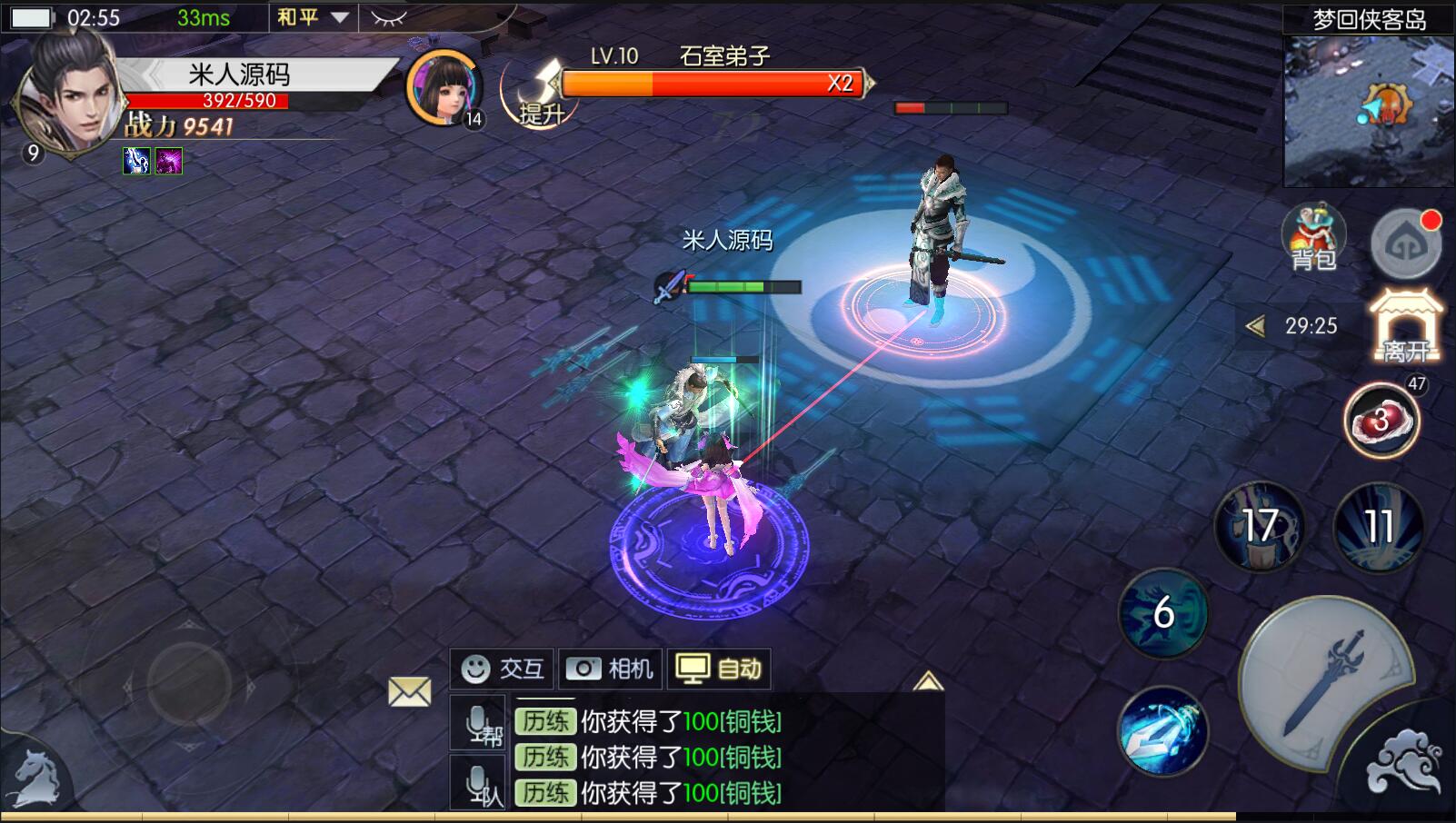Open the 相机 camera mode

pos(611,669)
